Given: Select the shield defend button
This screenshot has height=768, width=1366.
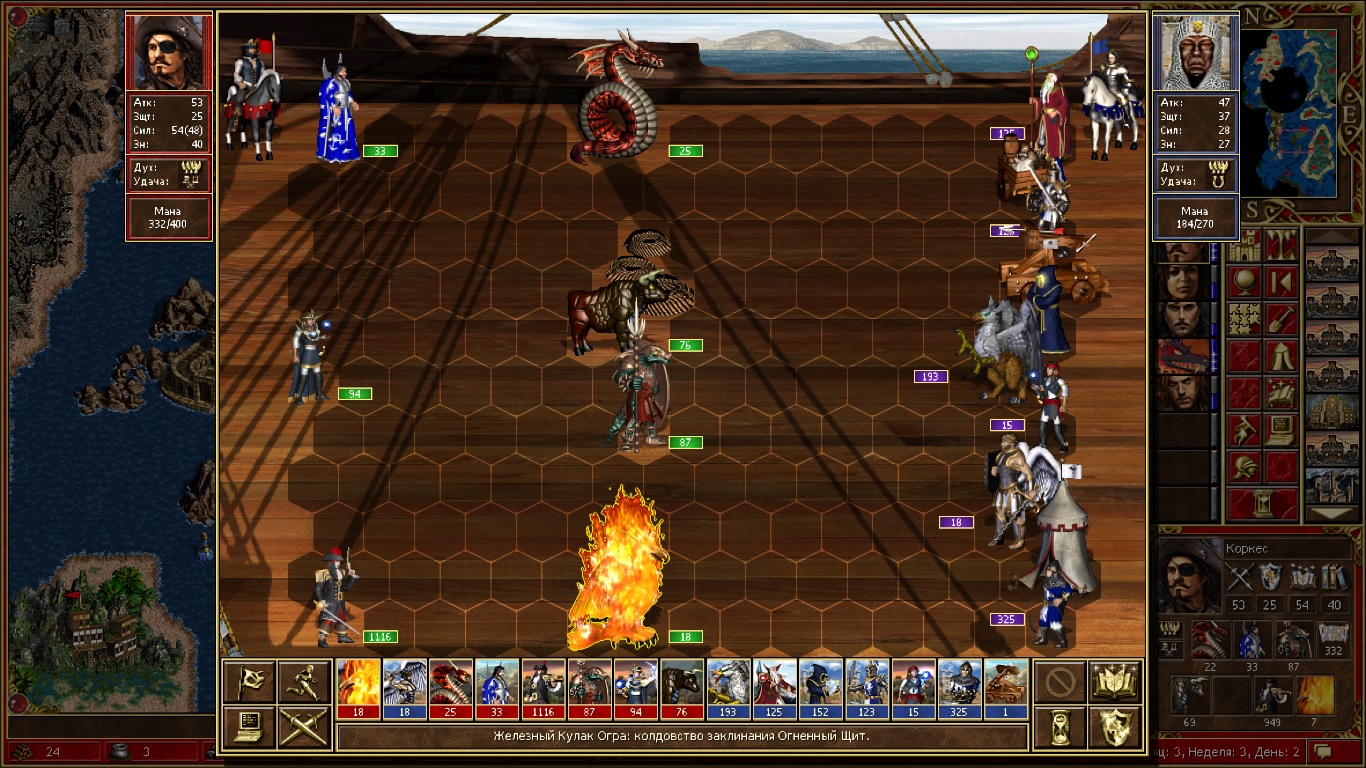Looking at the screenshot, I should (1115, 727).
